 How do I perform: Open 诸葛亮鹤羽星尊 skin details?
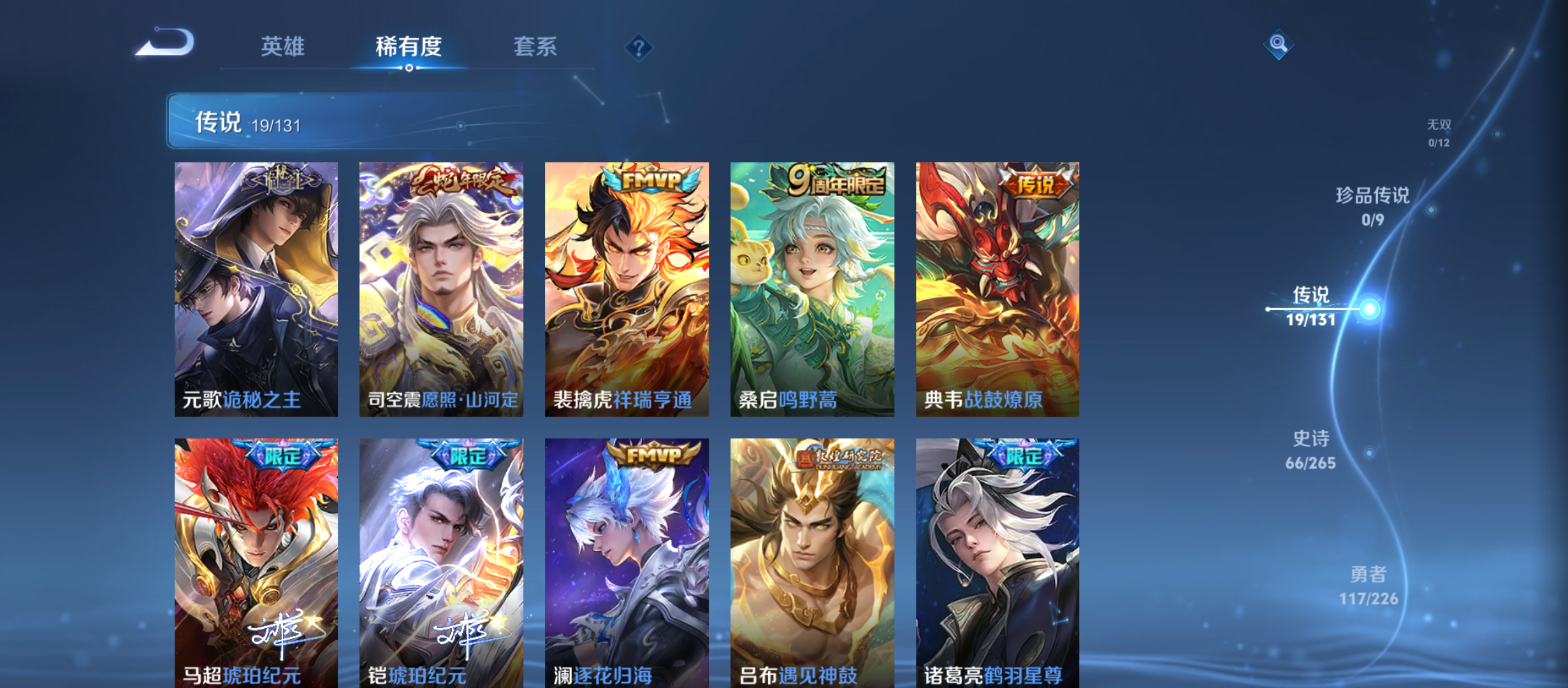996,561
